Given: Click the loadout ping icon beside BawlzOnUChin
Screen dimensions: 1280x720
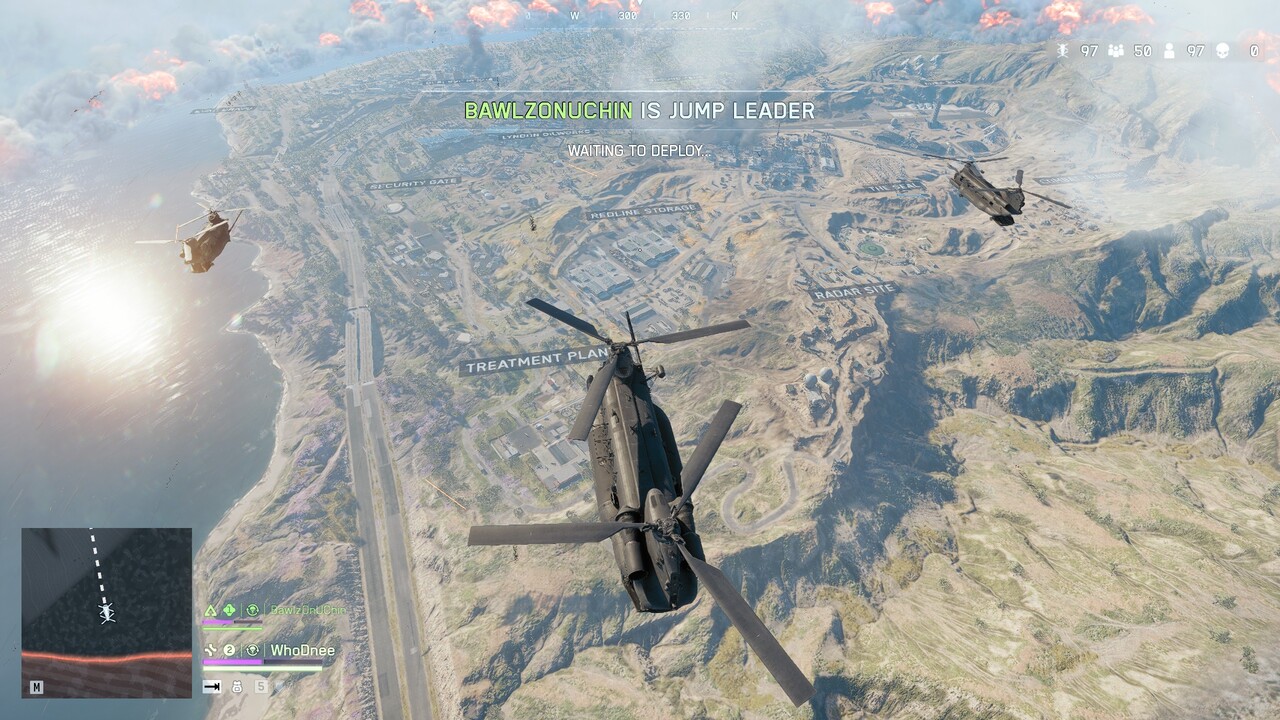Looking at the screenshot, I should point(252,611).
